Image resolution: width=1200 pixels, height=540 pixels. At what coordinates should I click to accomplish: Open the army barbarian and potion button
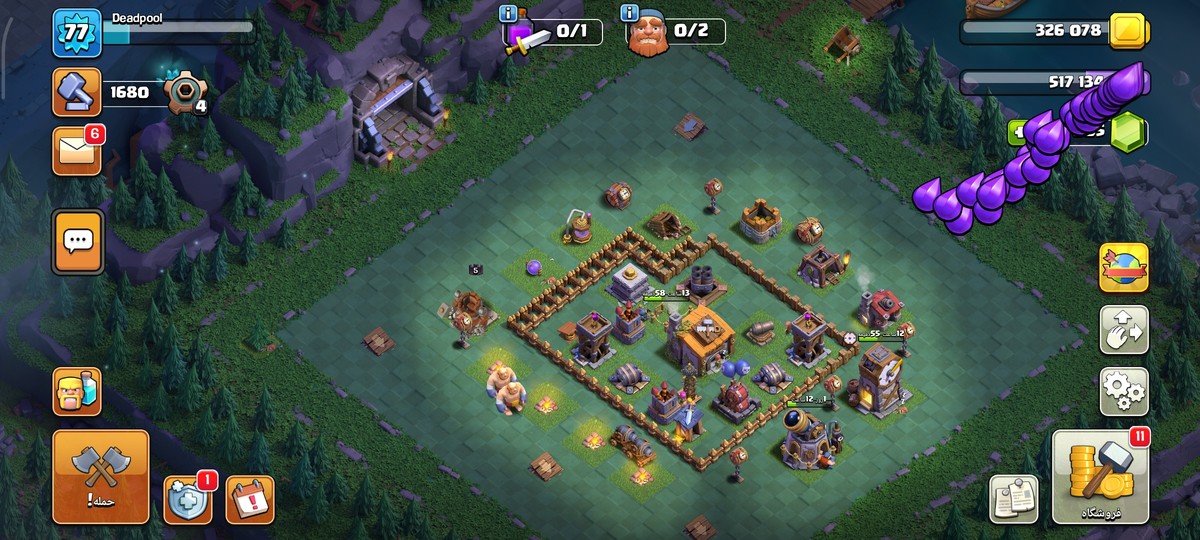[x=77, y=391]
